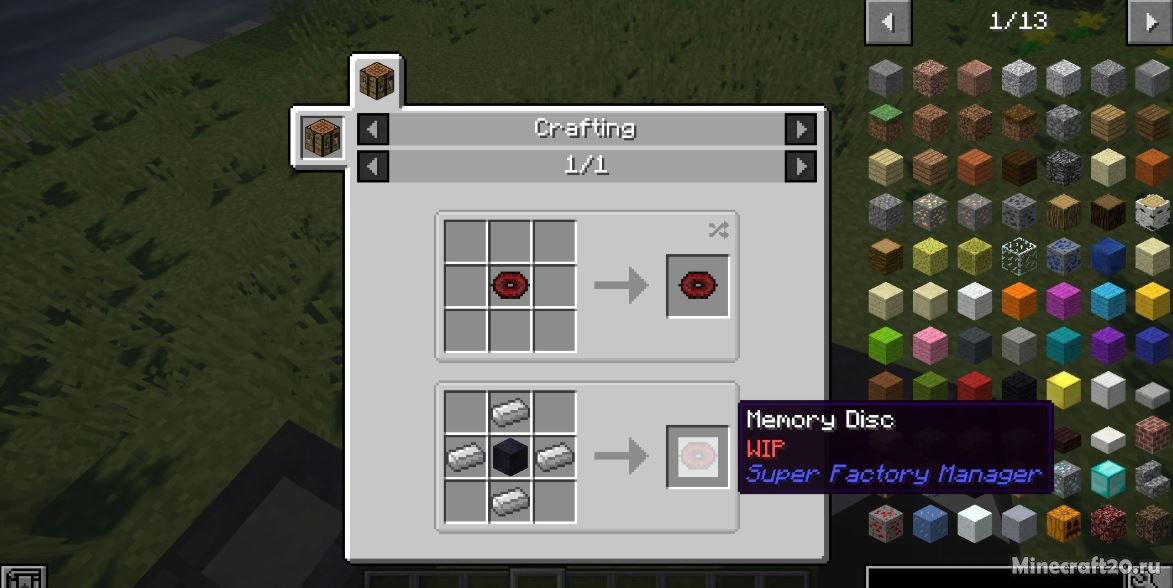The image size is (1173, 588).
Task: Click the redstone ore block
Action: [x=885, y=522]
